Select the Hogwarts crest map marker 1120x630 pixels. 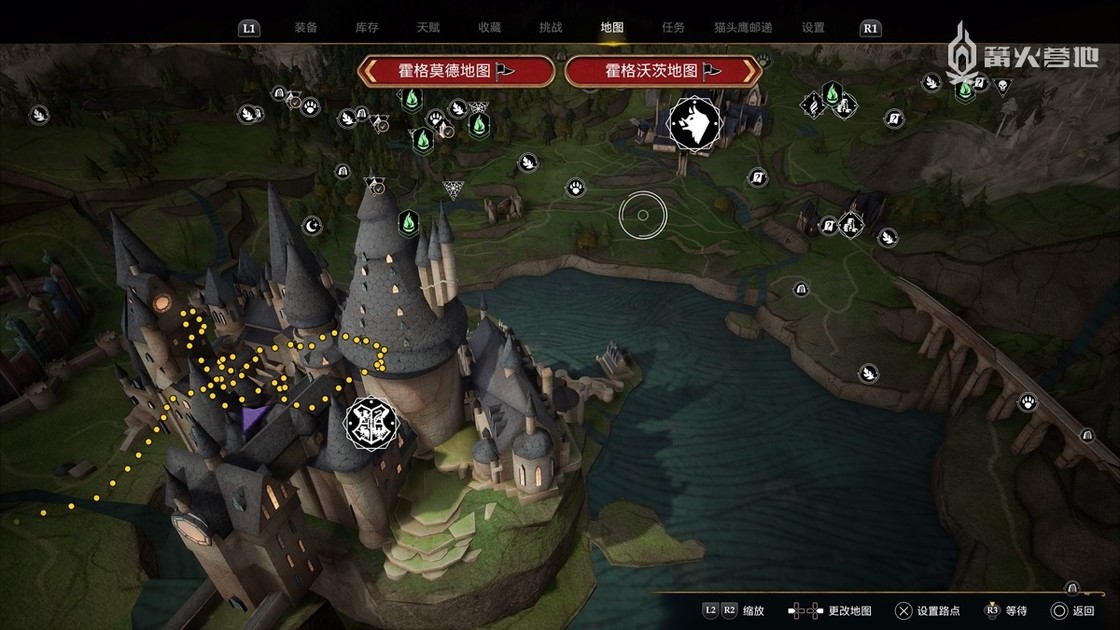[371, 424]
